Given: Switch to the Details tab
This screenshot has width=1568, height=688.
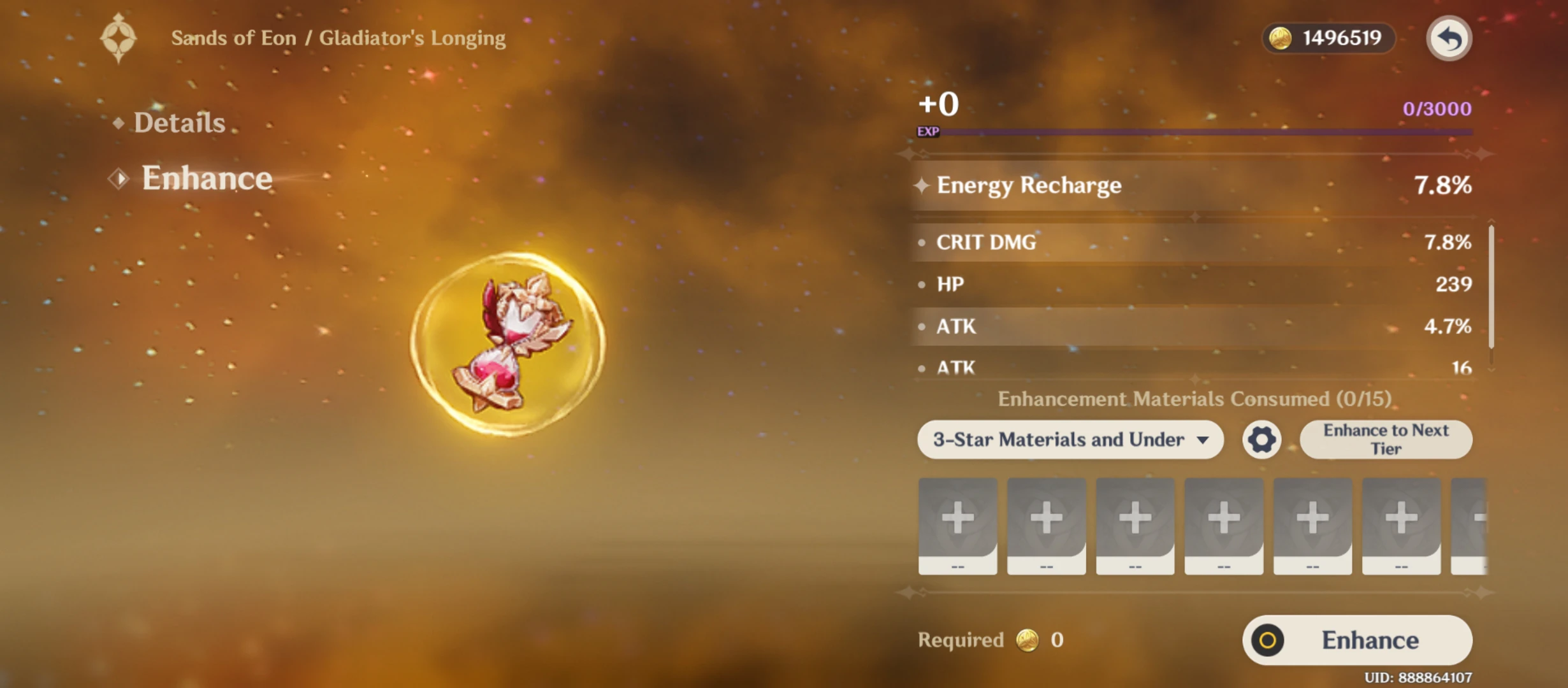Looking at the screenshot, I should [x=179, y=122].
